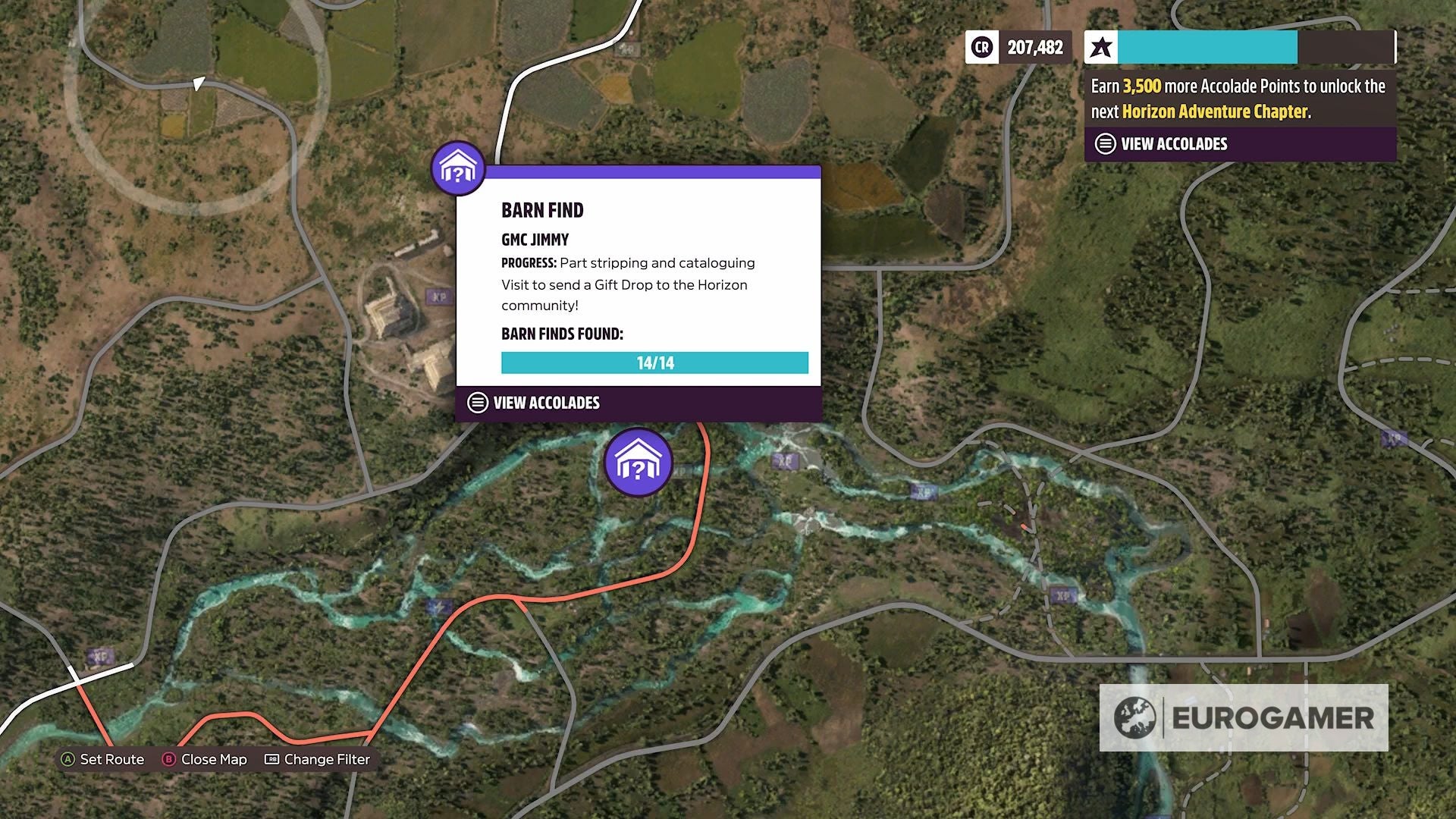This screenshot has height=819, width=1456.
Task: Click the CR credits coin icon
Action: (981, 48)
